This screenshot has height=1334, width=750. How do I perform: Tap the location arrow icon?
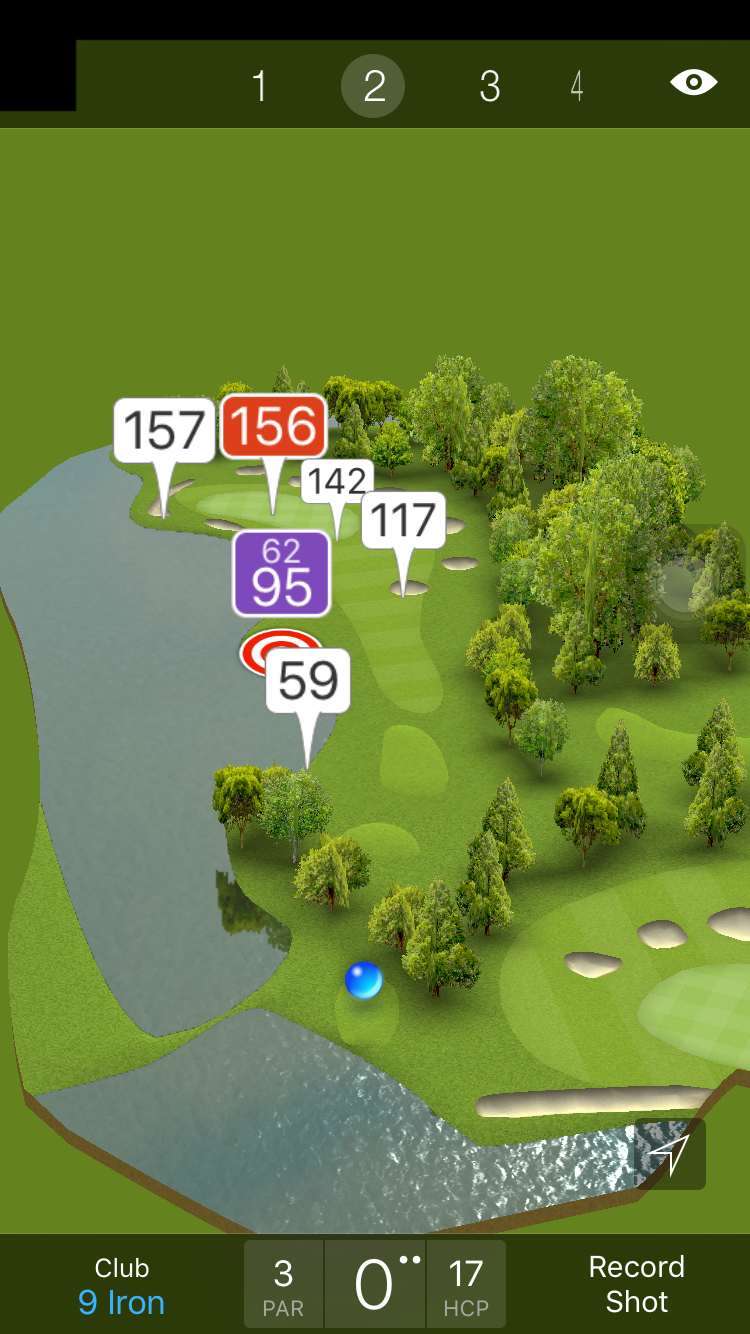coord(670,1154)
